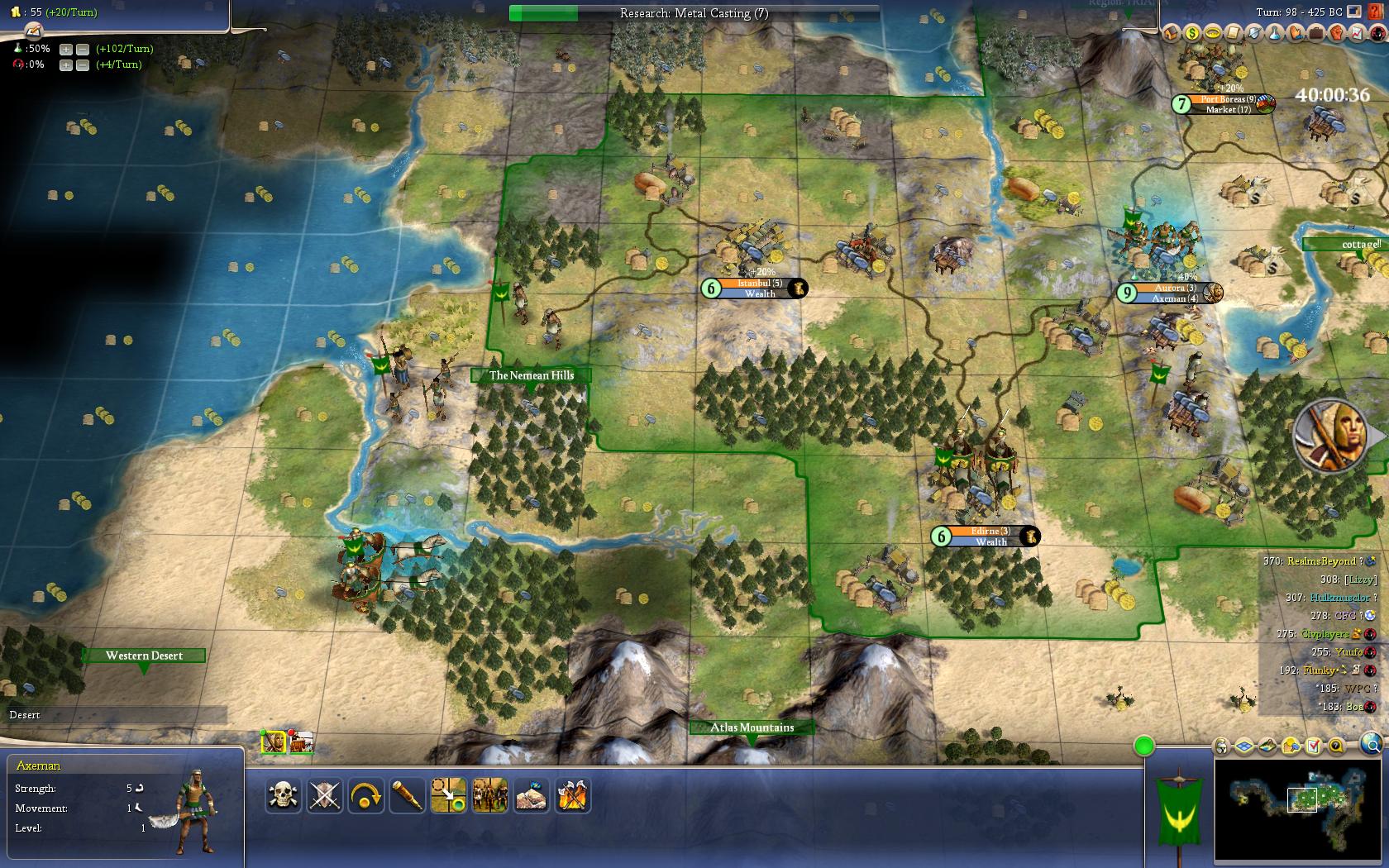
Task: Select RealmsBeyond in the scoreboard
Action: coord(1320,561)
